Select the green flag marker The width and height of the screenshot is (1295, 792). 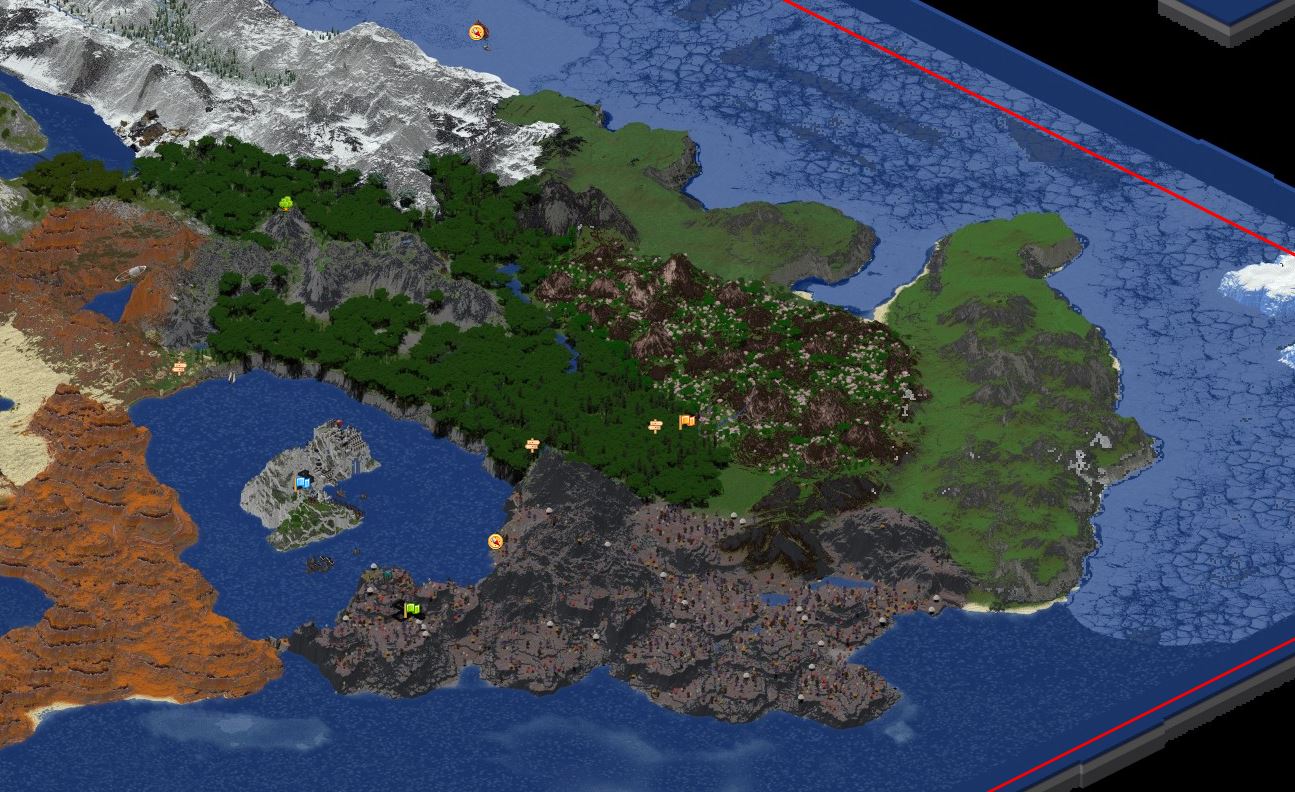coord(411,609)
